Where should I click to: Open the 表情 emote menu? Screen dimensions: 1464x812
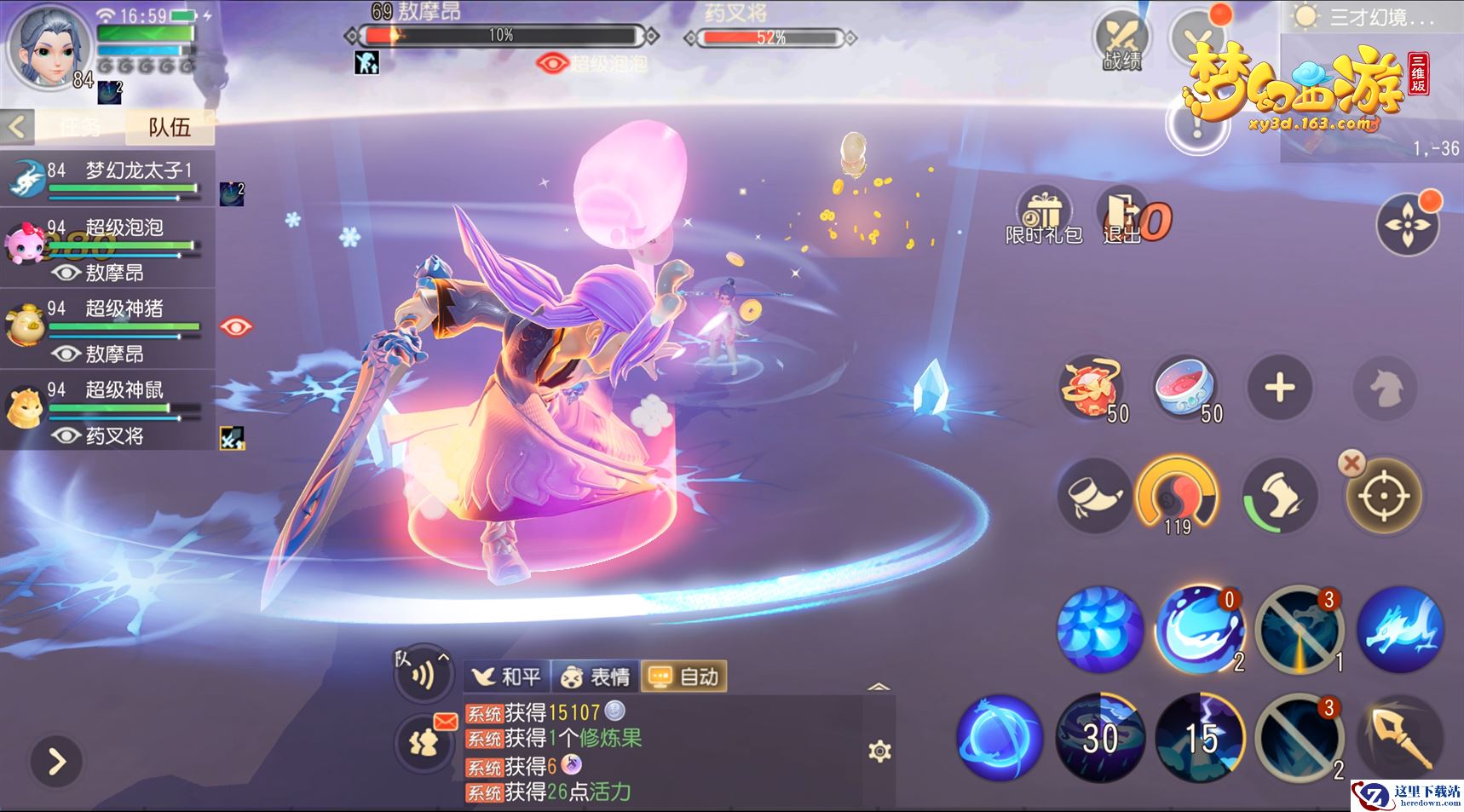pyautogui.click(x=597, y=677)
